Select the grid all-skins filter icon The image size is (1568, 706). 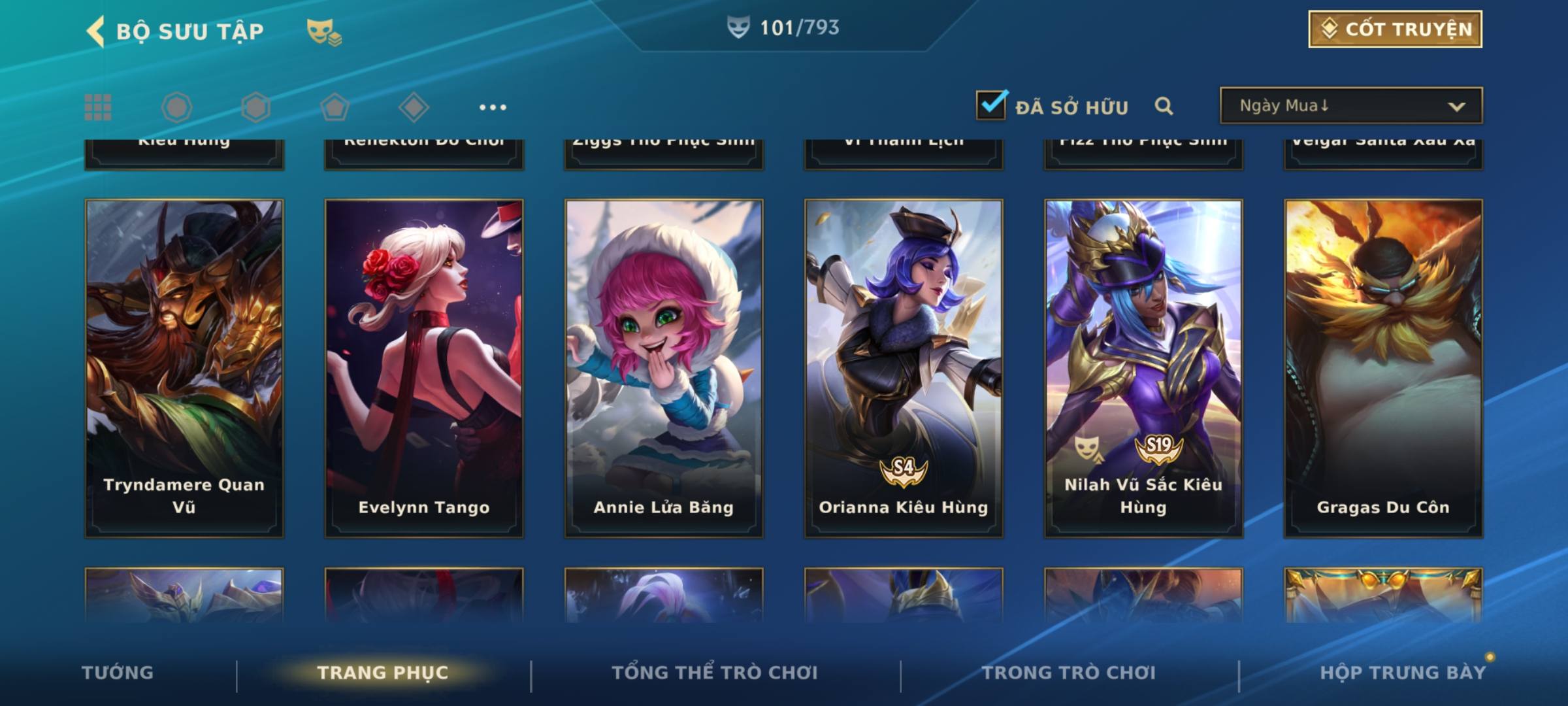click(x=98, y=107)
